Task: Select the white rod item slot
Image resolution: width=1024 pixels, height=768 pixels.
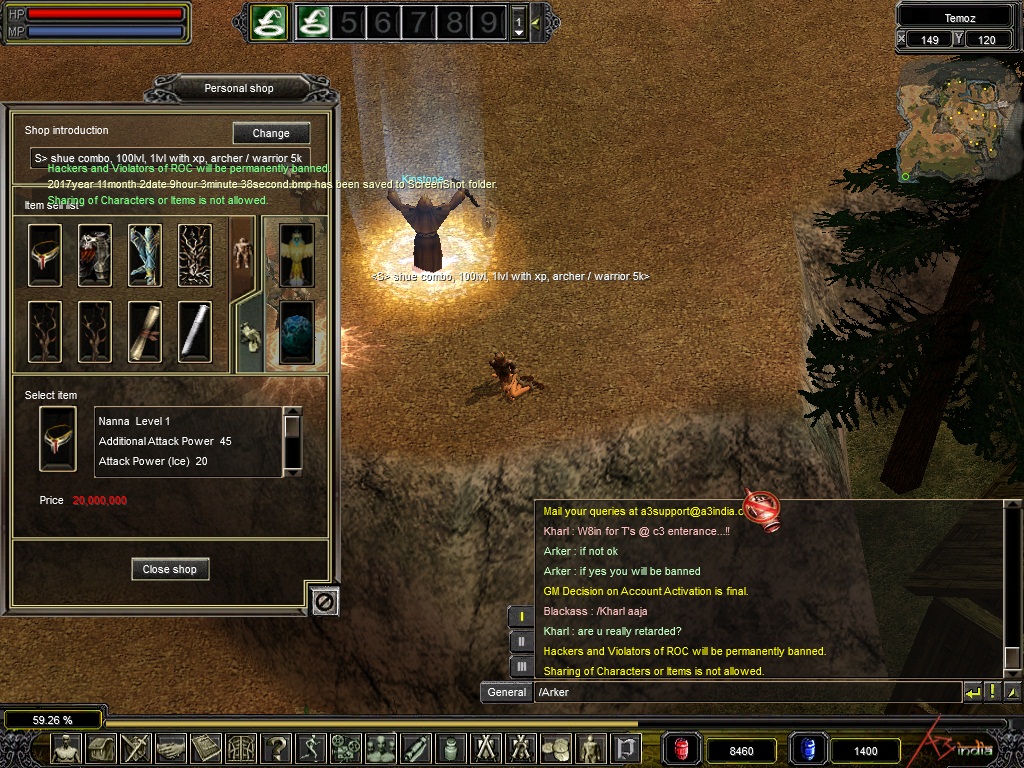Action: [x=195, y=331]
